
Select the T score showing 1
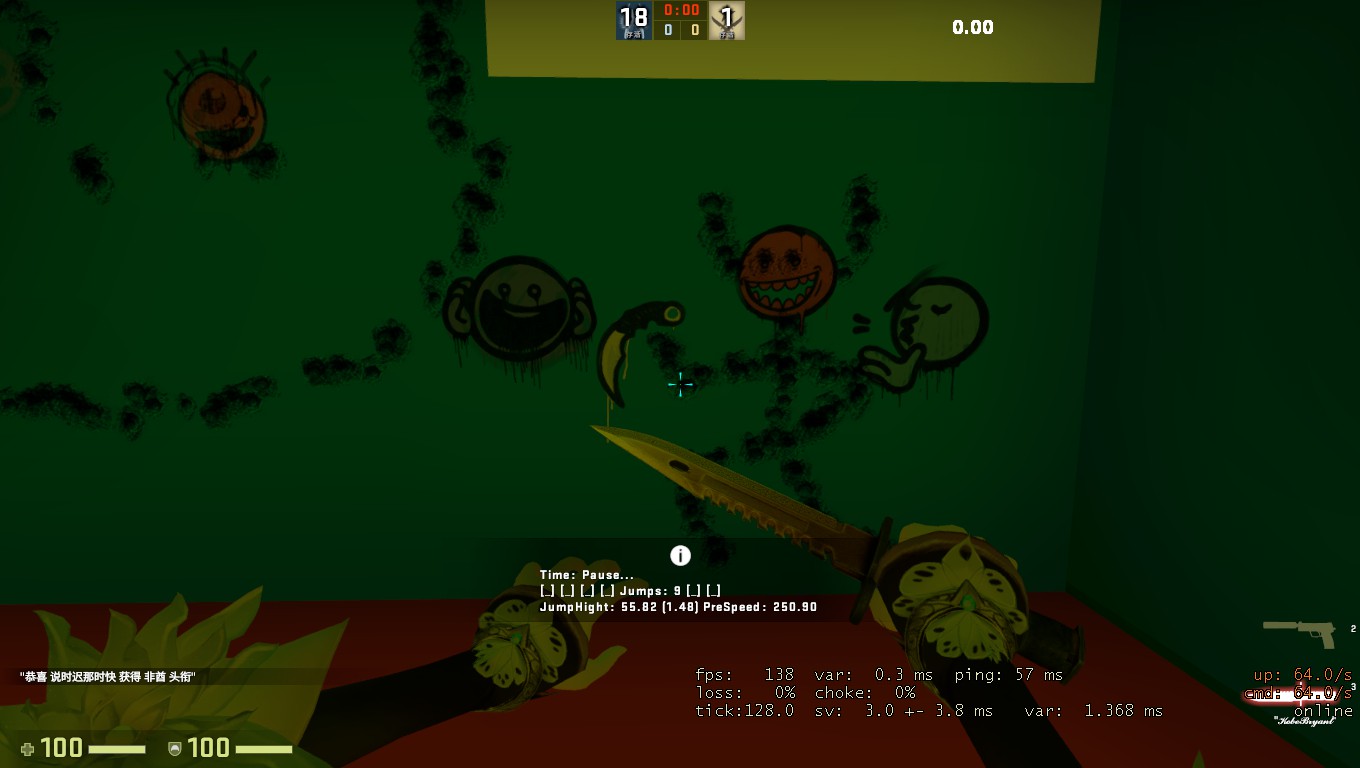(726, 13)
